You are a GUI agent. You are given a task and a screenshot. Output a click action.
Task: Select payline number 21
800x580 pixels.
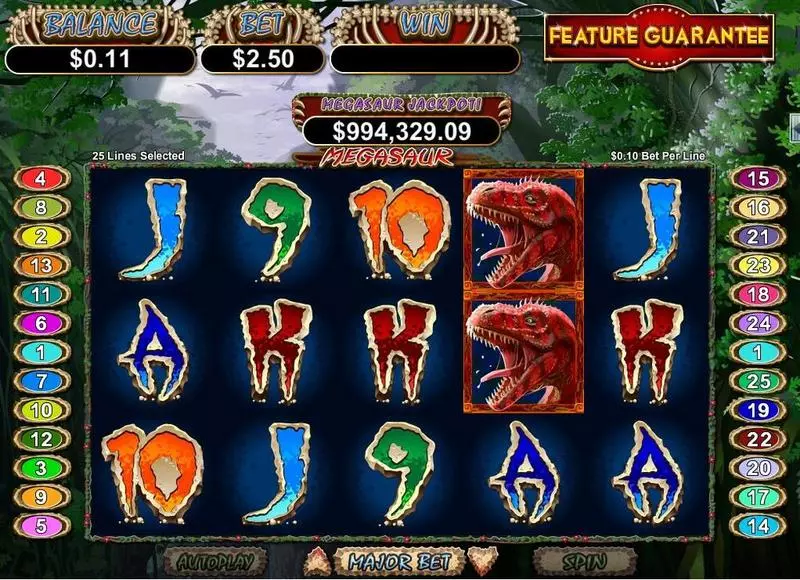tap(759, 237)
